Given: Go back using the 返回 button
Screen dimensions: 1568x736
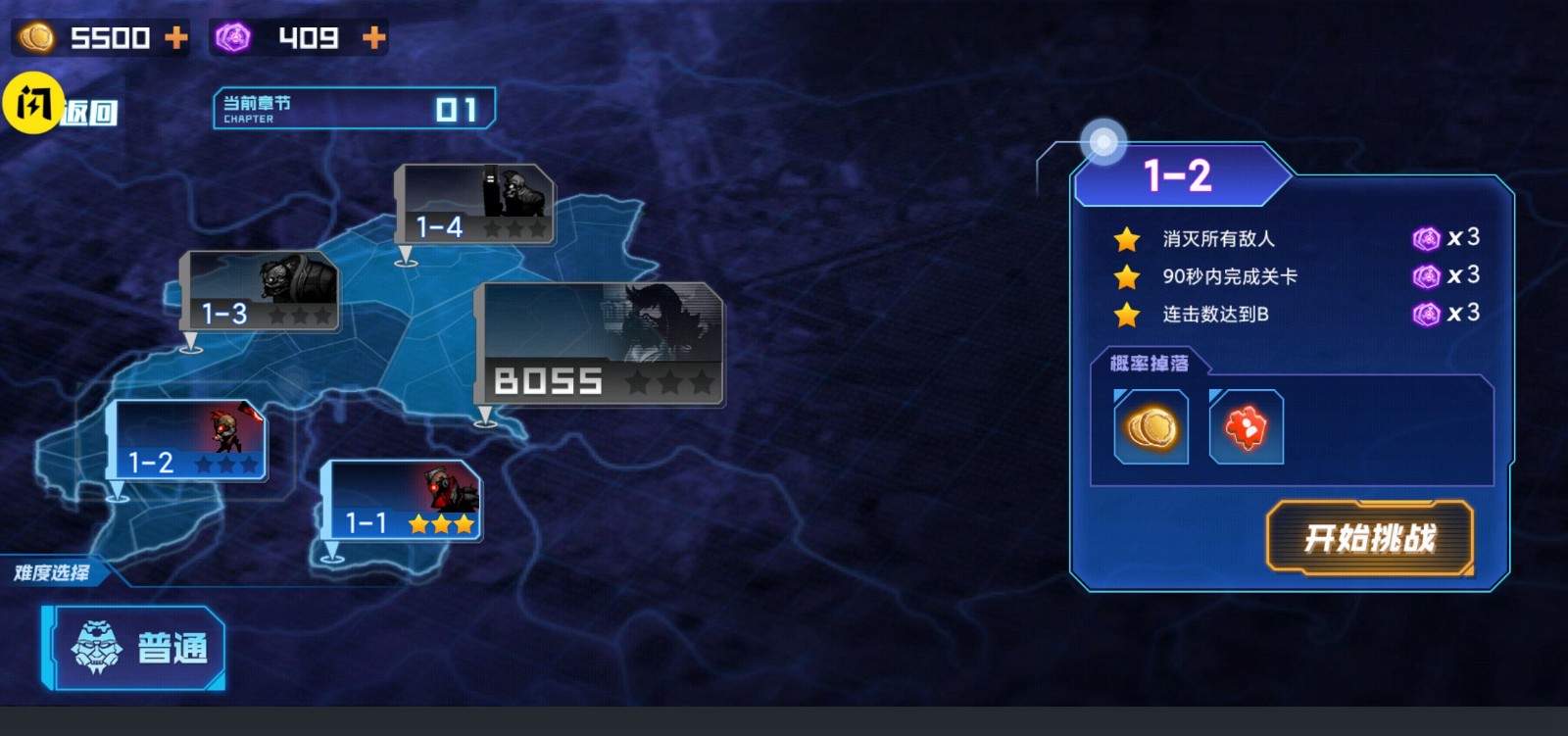Looking at the screenshot, I should point(86,112).
